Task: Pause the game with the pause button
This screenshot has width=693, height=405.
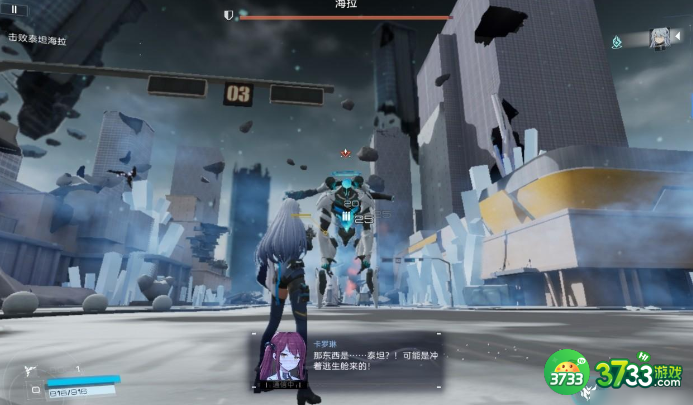Action: click(x=15, y=9)
